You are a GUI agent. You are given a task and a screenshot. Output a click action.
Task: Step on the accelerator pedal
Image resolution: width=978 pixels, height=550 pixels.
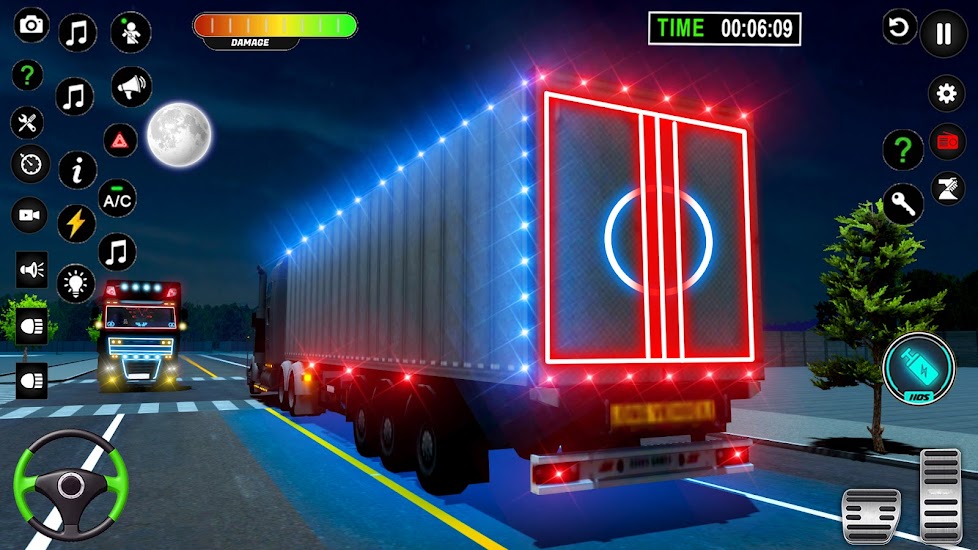click(941, 494)
